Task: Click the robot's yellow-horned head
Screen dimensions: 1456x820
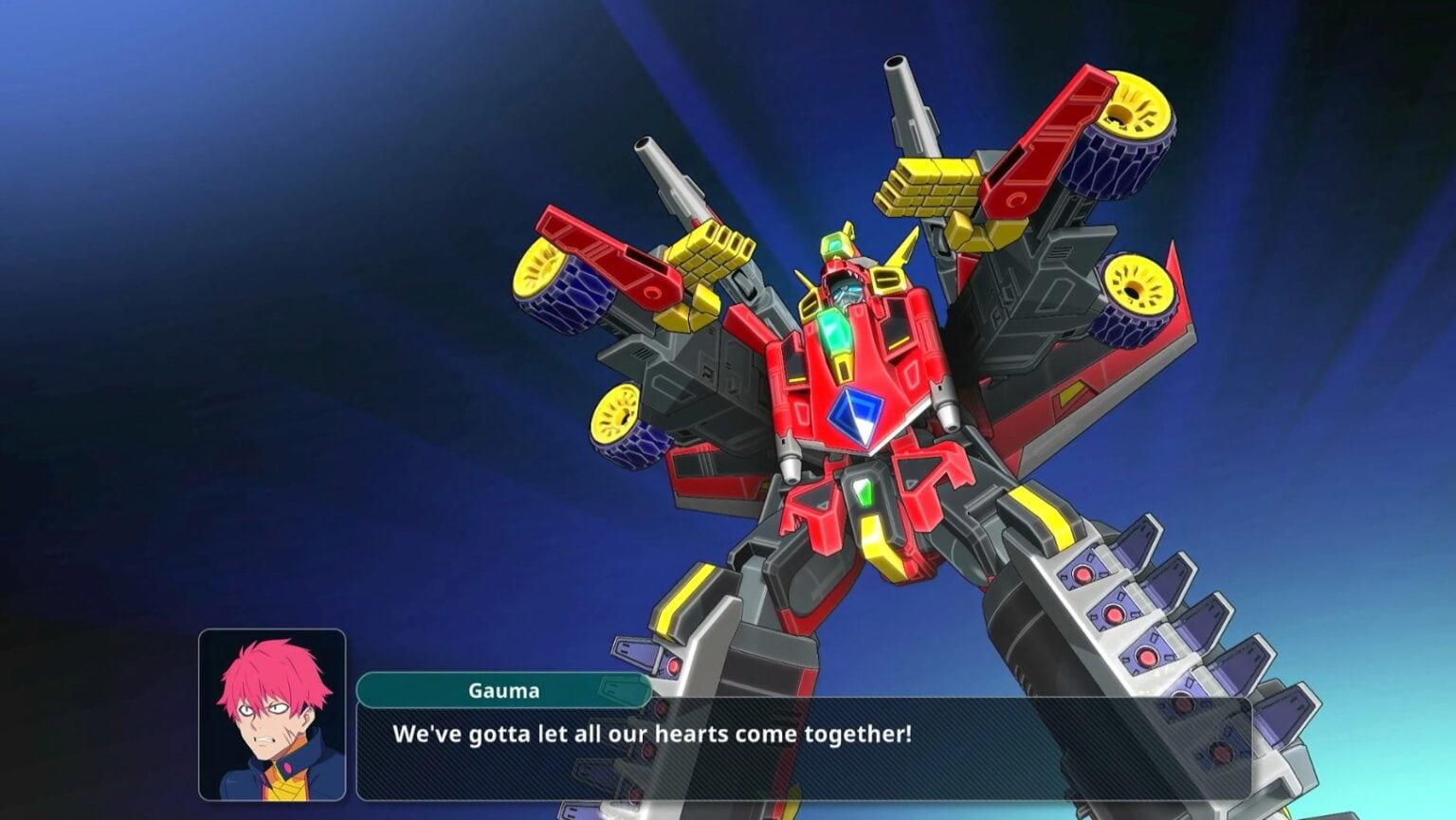Action: click(x=848, y=280)
